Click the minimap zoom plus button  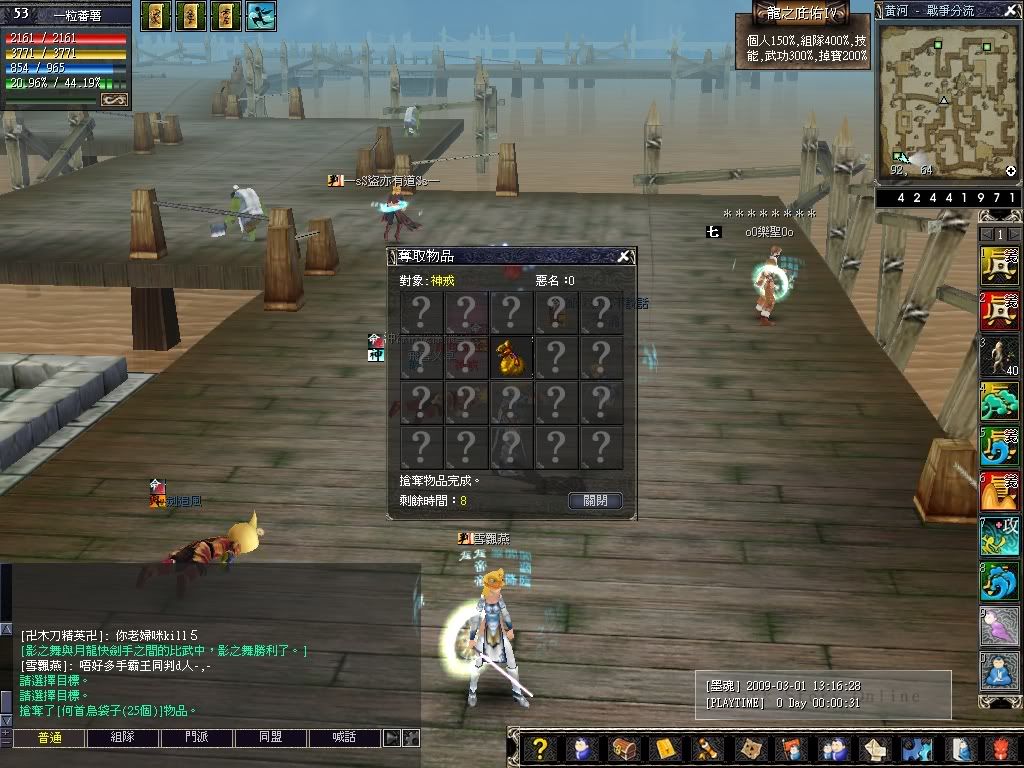coord(1011,171)
